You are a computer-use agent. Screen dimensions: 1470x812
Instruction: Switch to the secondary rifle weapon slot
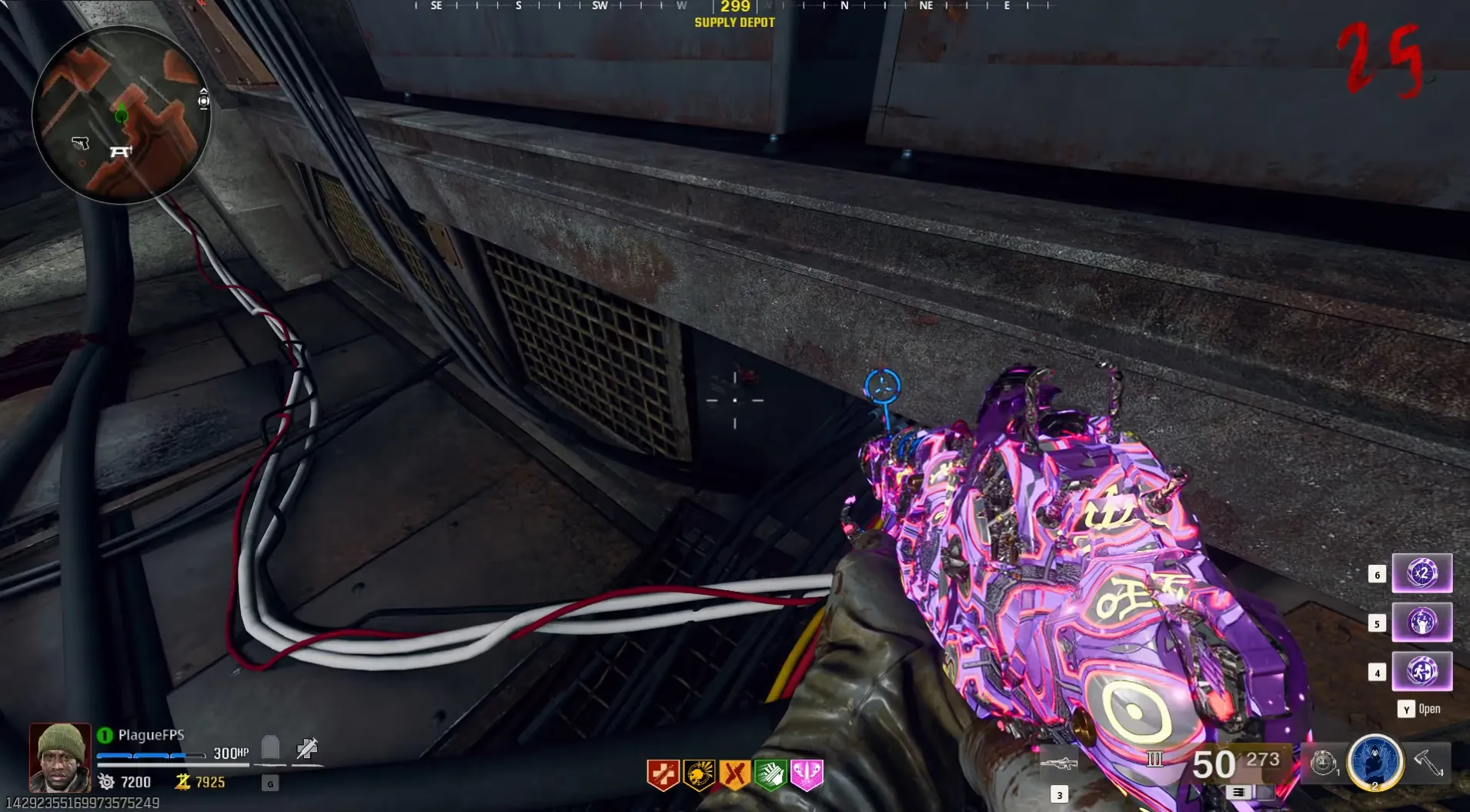(x=1059, y=764)
